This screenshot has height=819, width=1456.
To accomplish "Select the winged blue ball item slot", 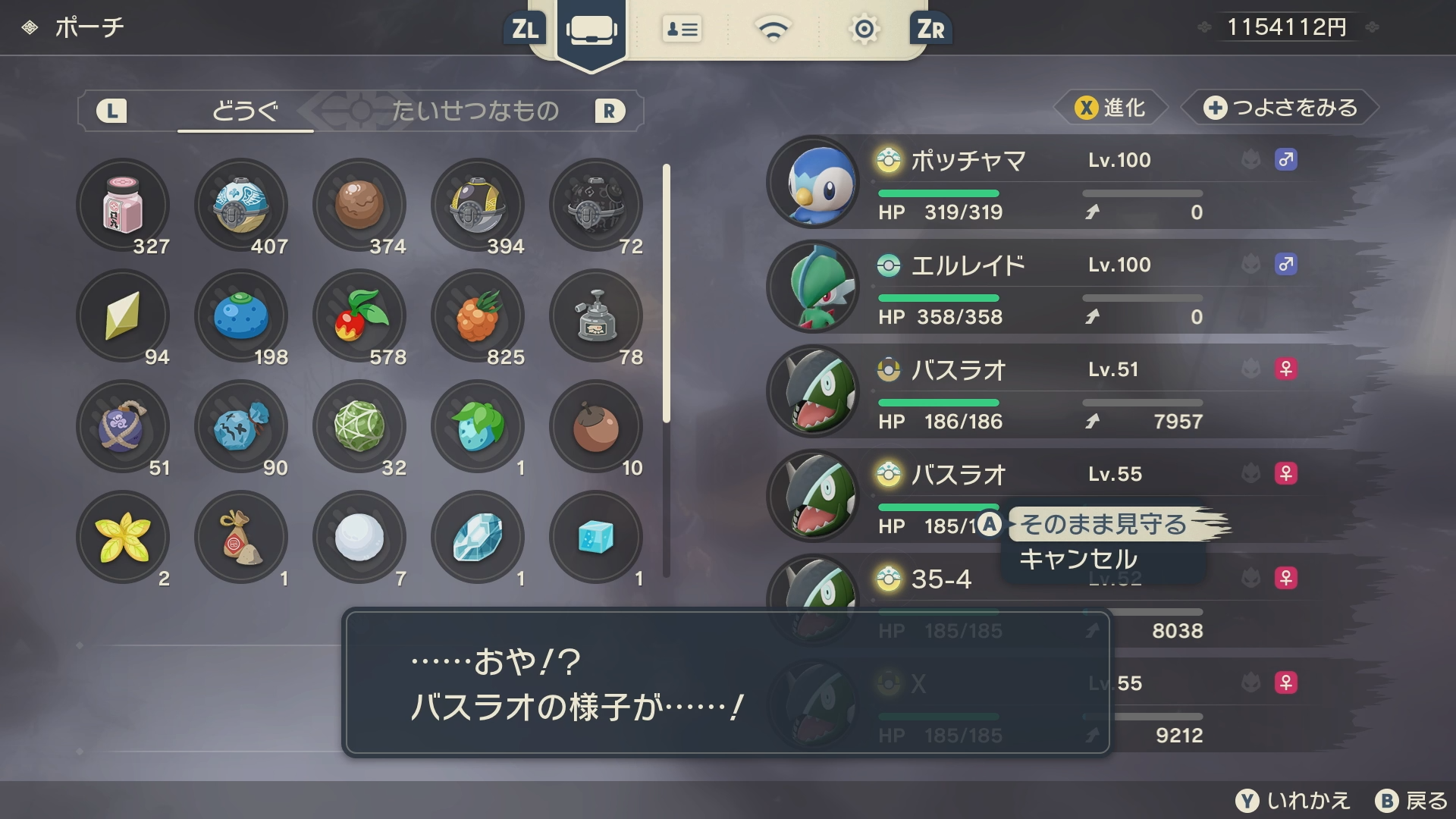I will (x=241, y=205).
